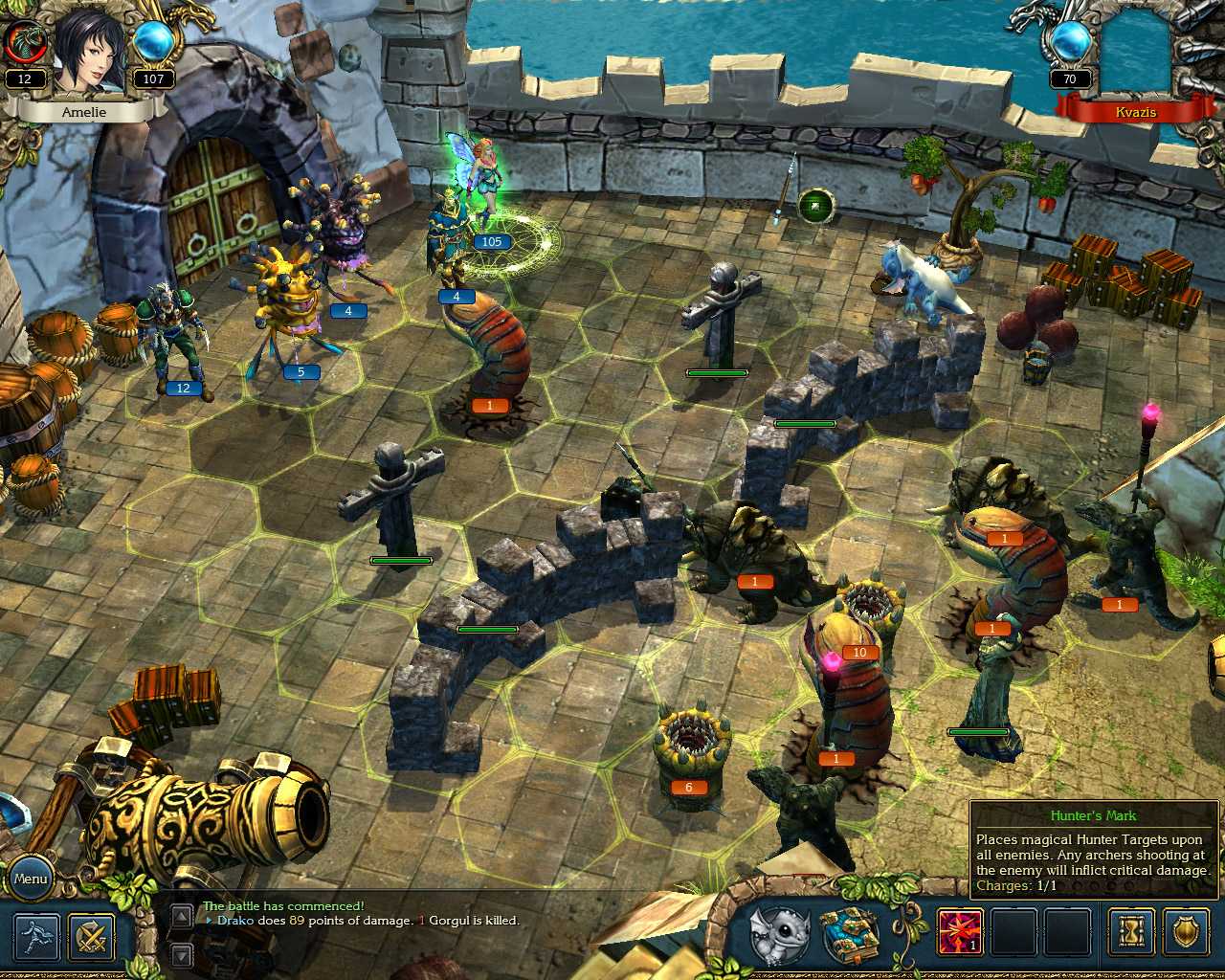Select the running figure retreat icon

click(x=35, y=939)
